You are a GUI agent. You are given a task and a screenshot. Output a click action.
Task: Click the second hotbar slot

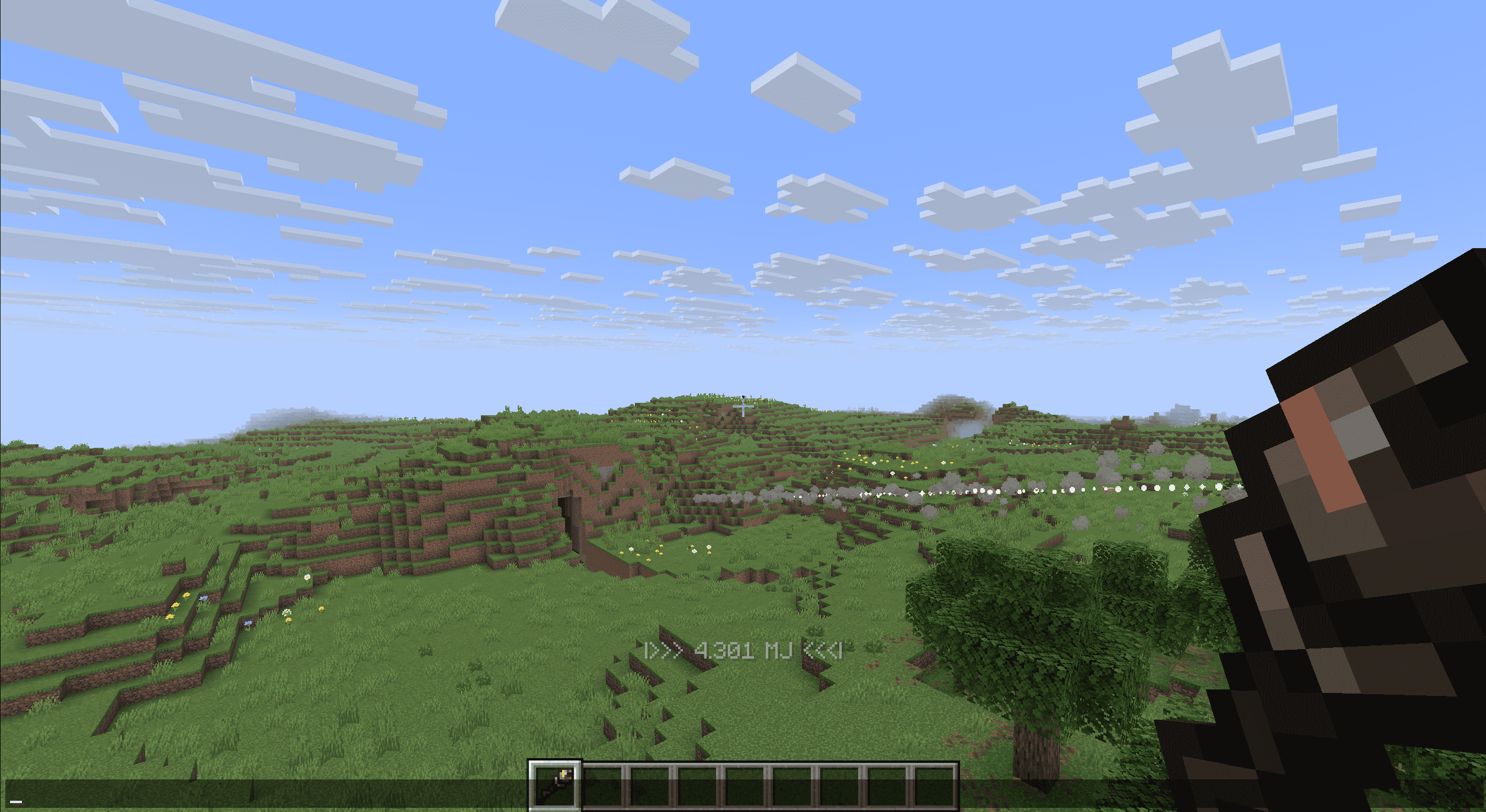coord(602,788)
